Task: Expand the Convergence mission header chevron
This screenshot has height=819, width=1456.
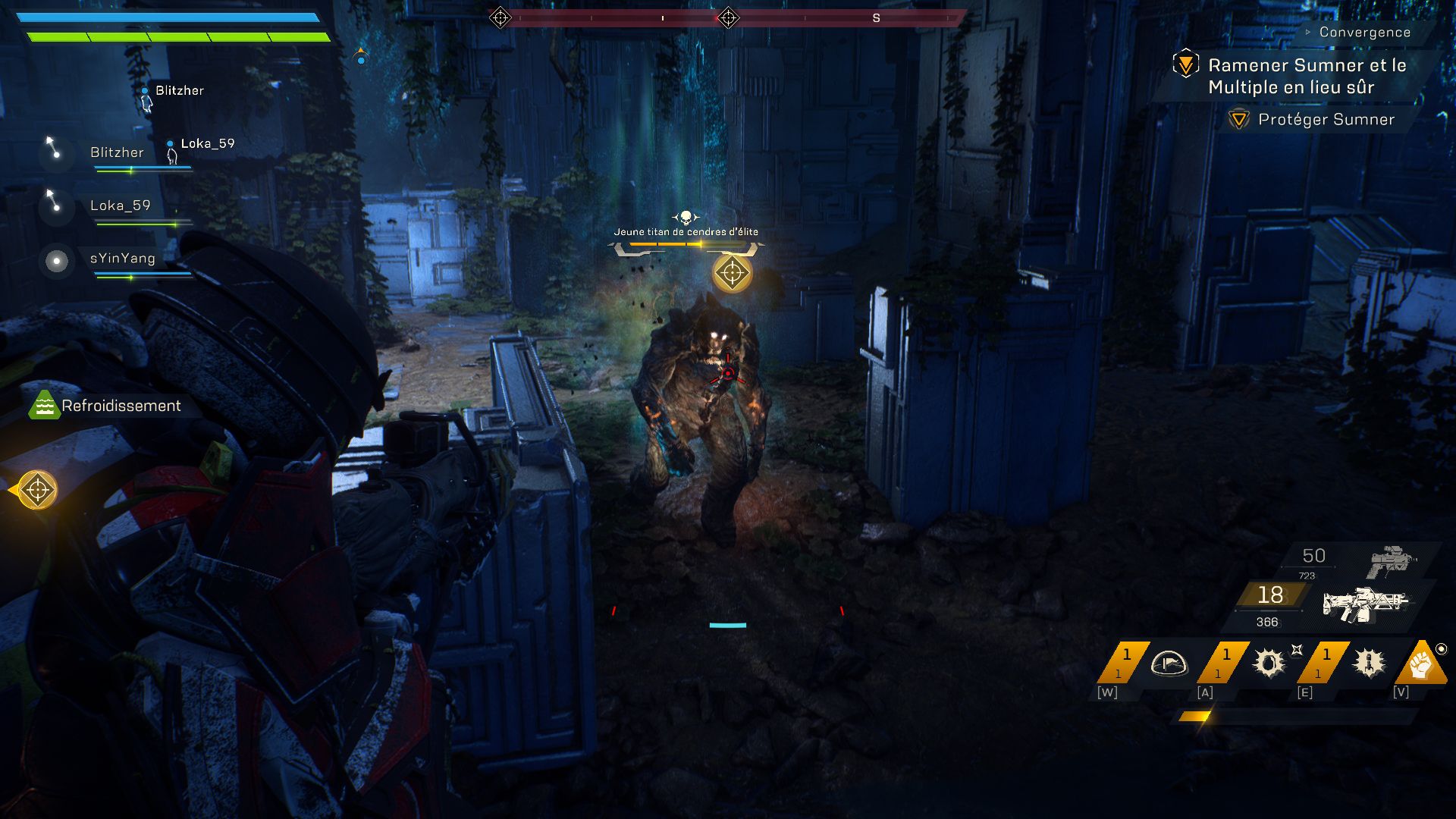Action: pos(1310,32)
